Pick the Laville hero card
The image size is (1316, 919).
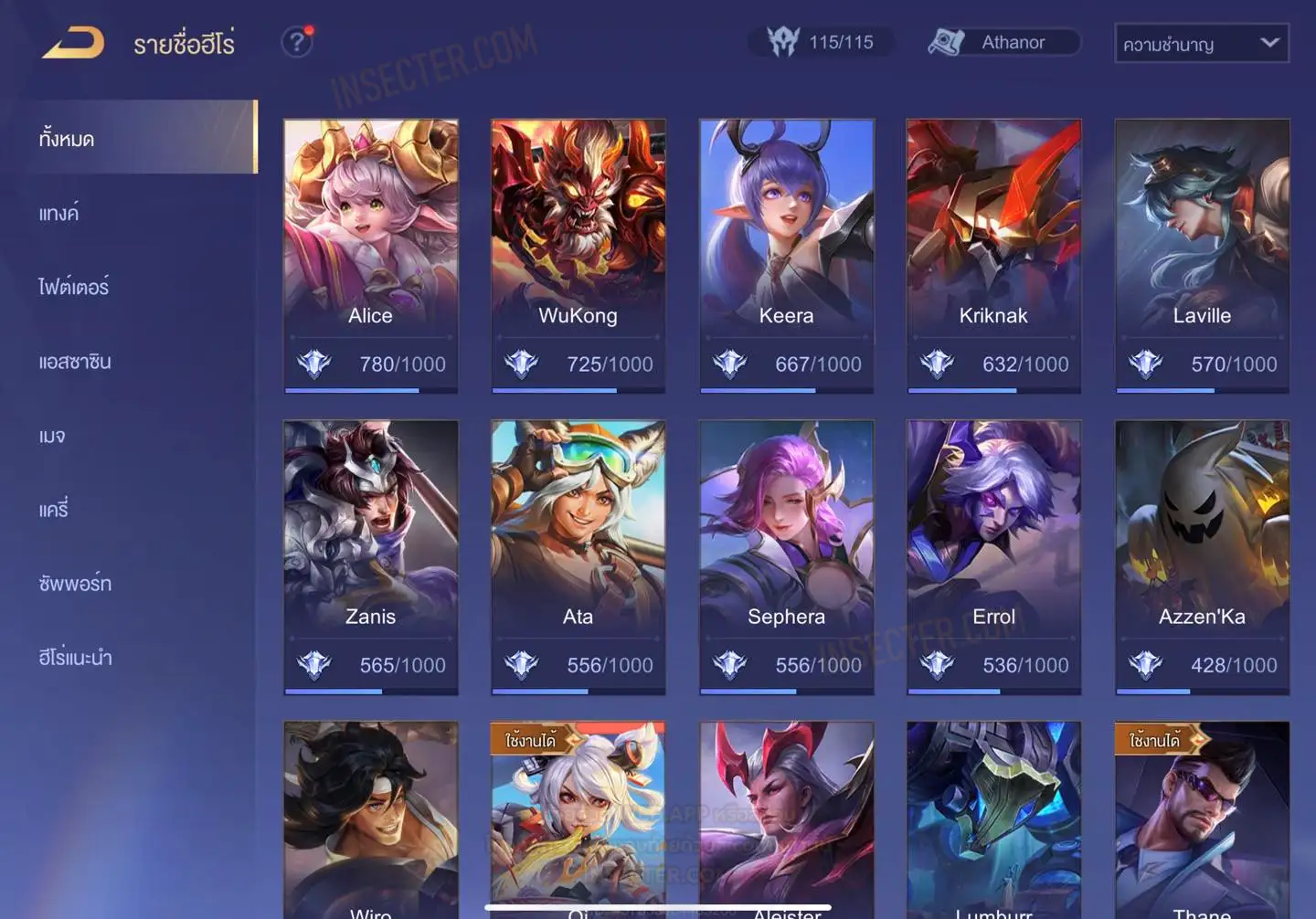coord(1202,256)
